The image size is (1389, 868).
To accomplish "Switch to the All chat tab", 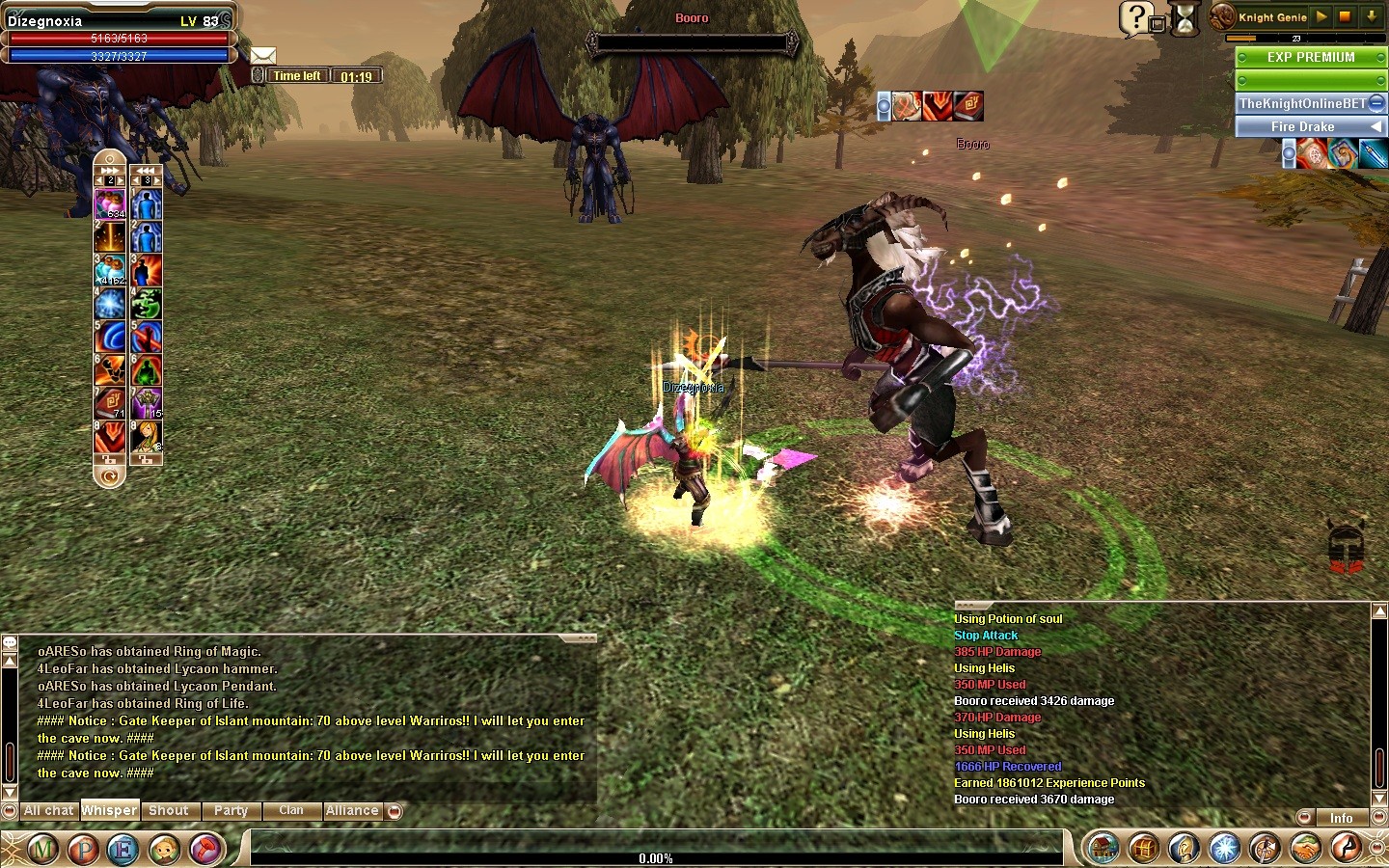I will 48,811.
